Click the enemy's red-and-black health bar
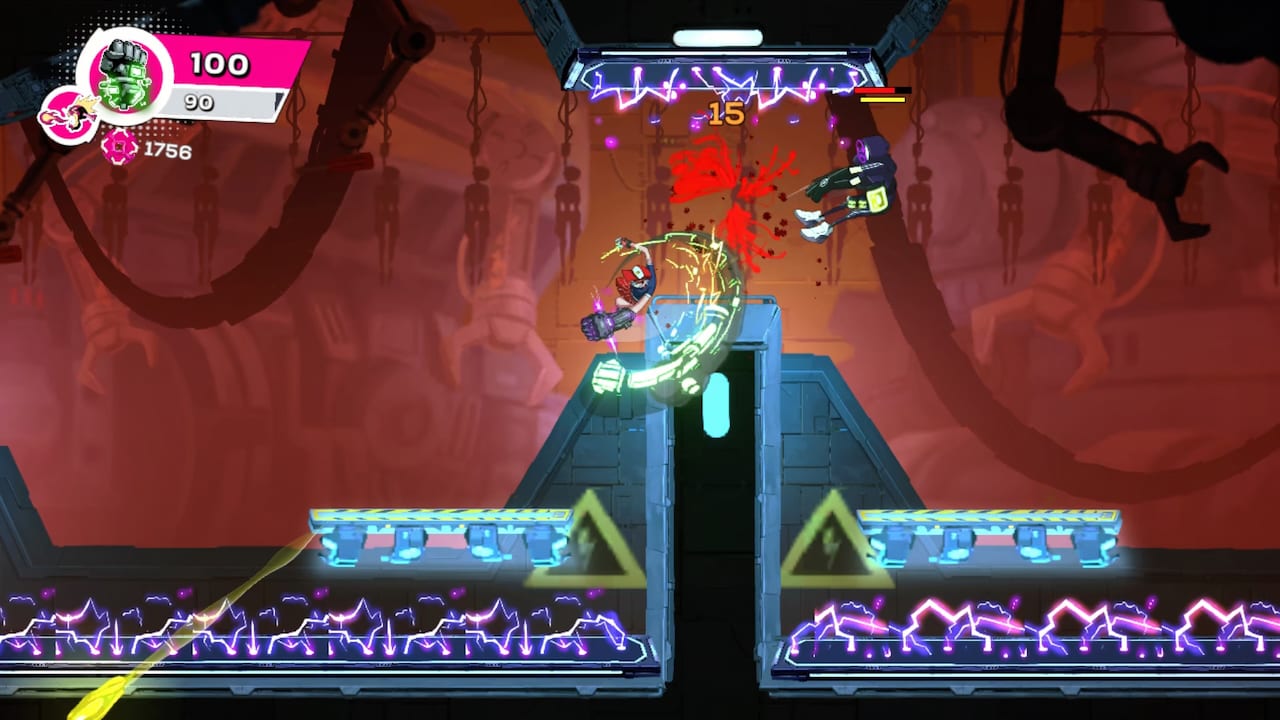 [x=884, y=91]
